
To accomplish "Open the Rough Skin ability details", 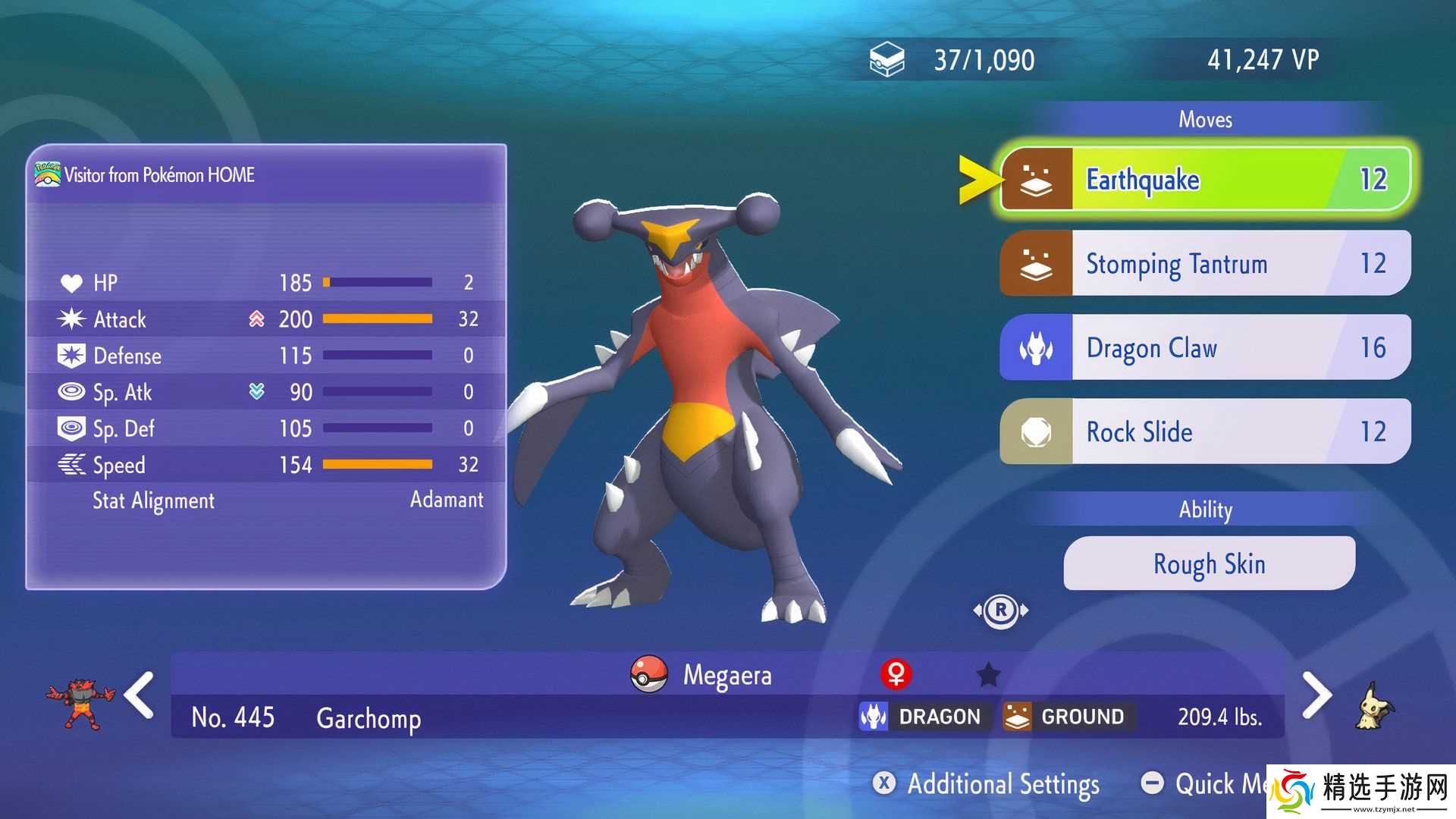I will tap(1209, 563).
